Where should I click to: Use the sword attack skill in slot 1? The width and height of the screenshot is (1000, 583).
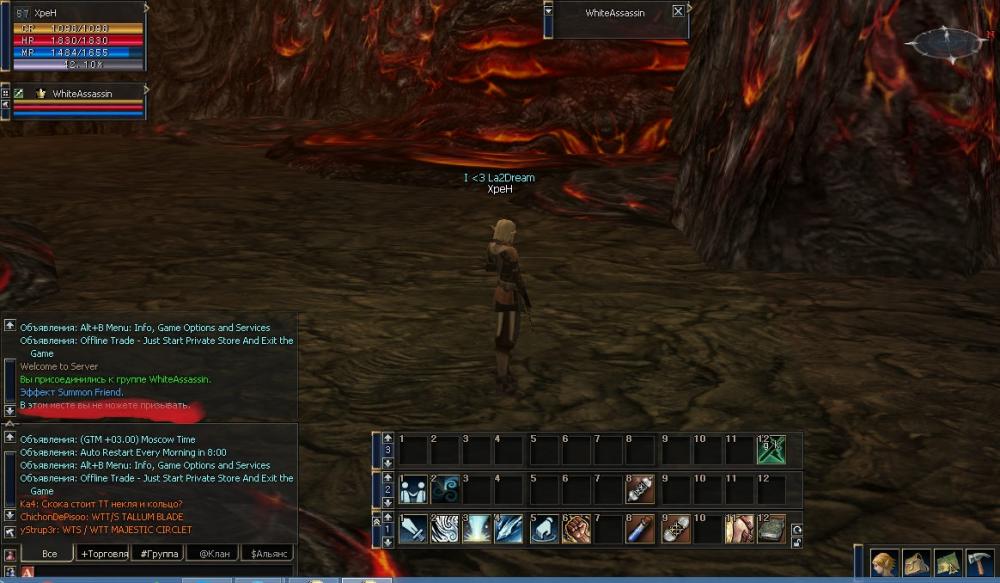(x=413, y=529)
